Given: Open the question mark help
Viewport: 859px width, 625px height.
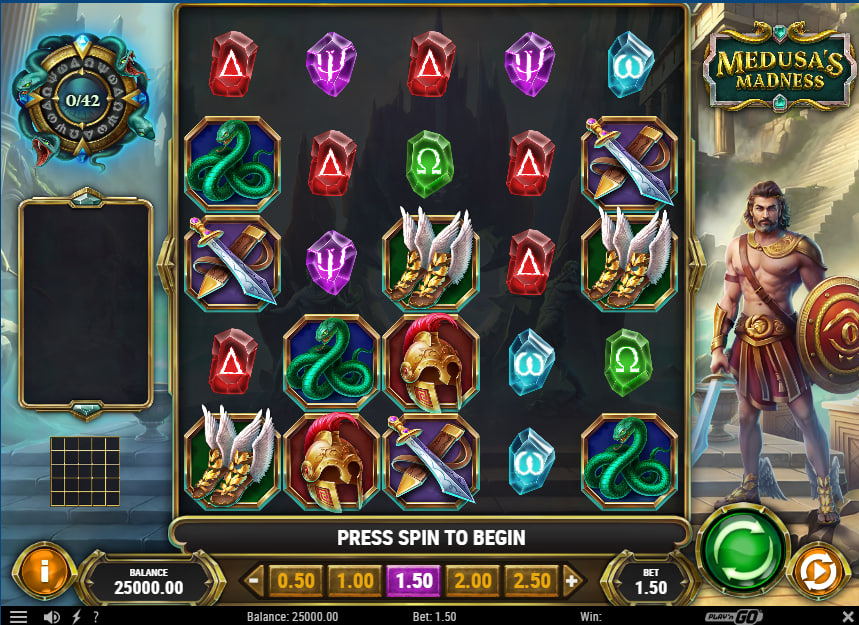Looking at the screenshot, I should [x=96, y=617].
